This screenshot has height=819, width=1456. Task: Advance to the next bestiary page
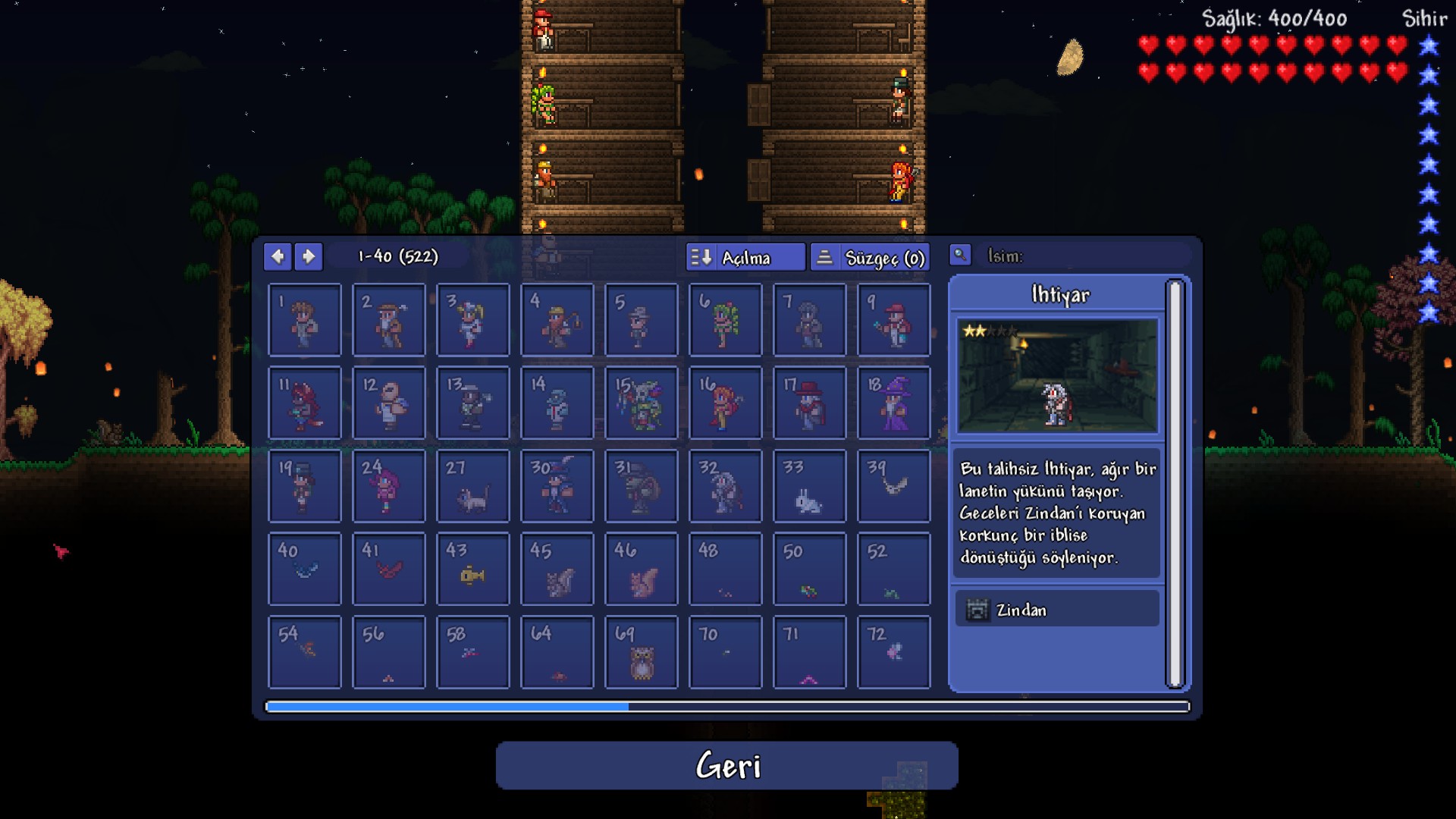pyautogui.click(x=309, y=256)
